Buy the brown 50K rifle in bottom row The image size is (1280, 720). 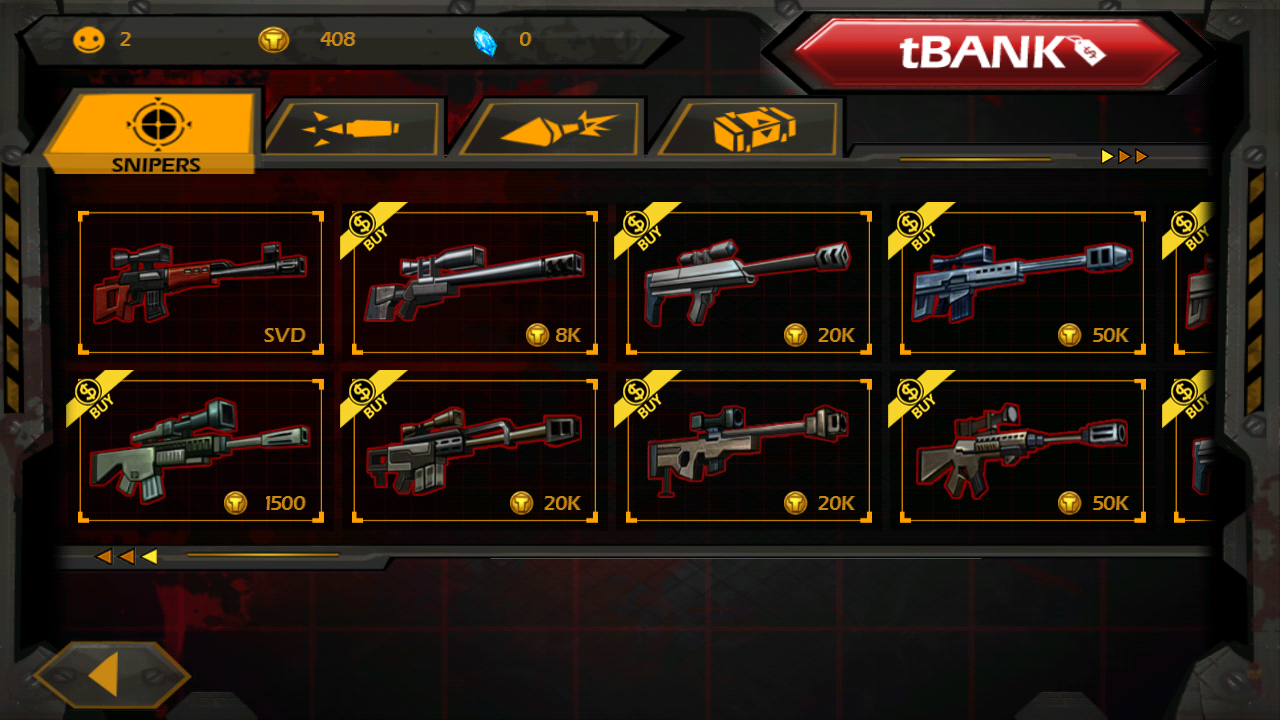click(1023, 451)
